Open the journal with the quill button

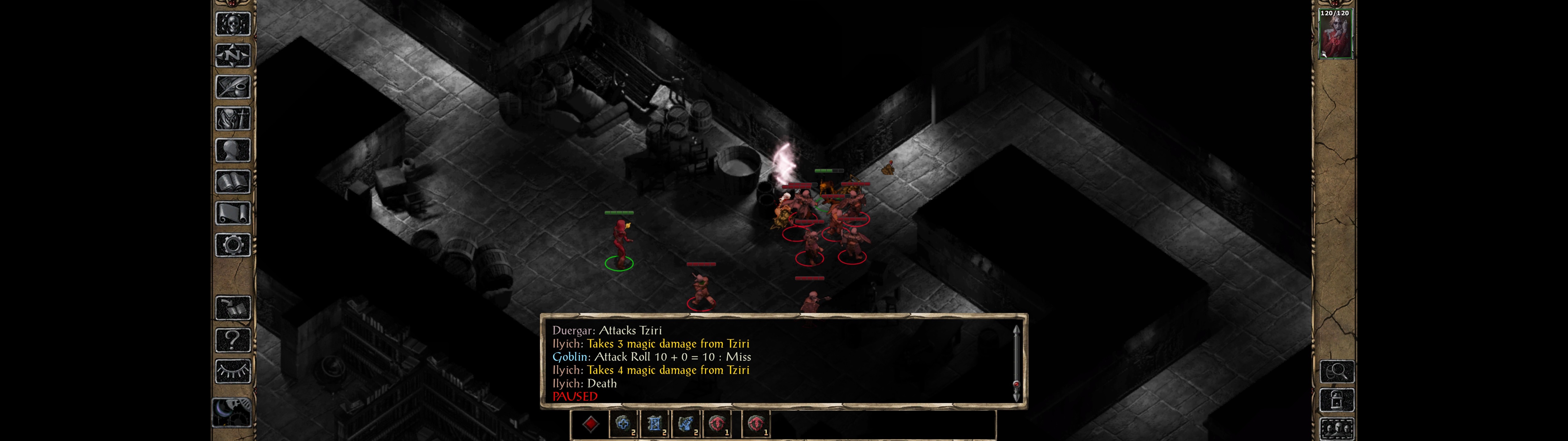click(x=232, y=87)
